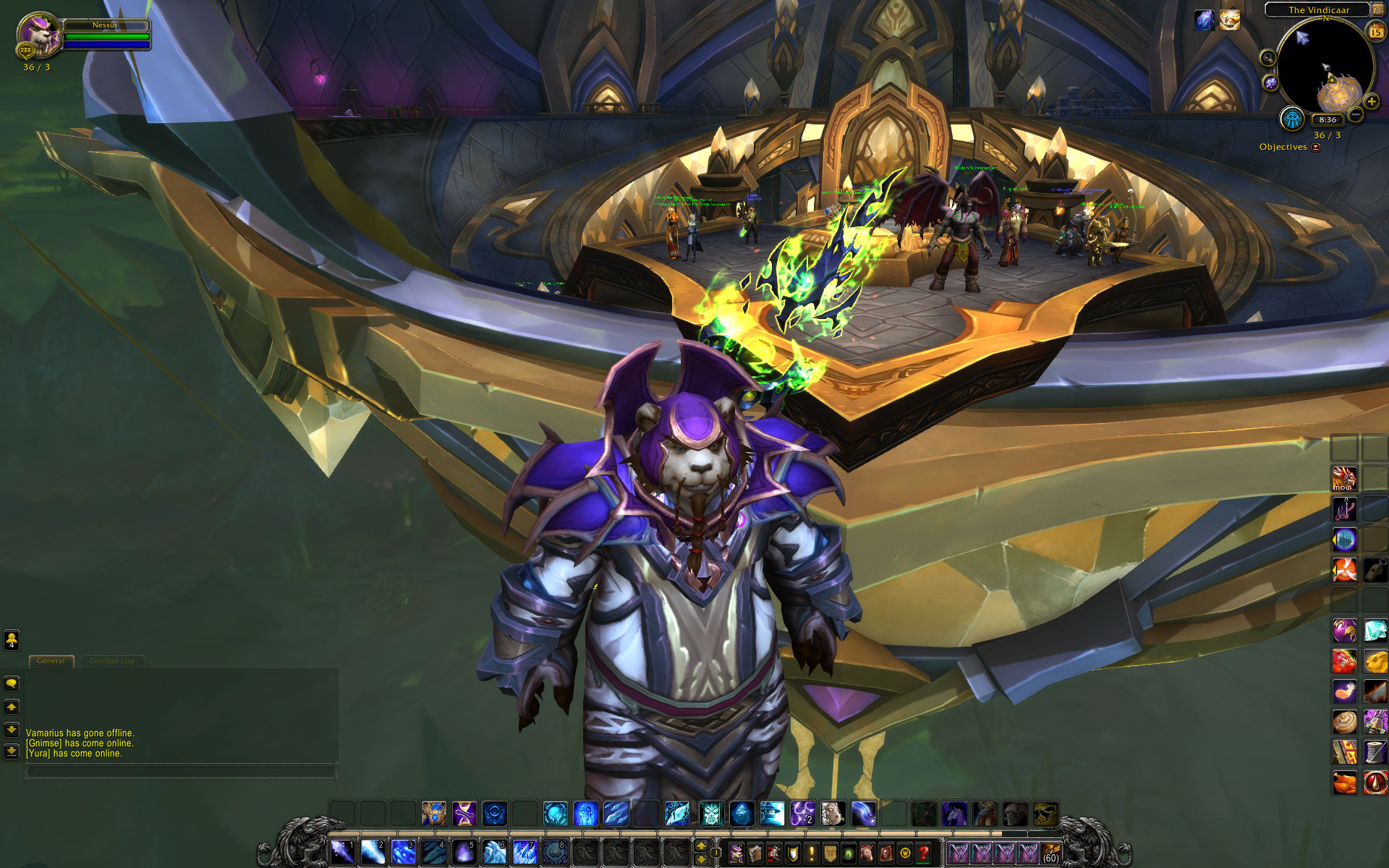
Task: Zoom out the minimap with the minus button
Action: click(1356, 114)
